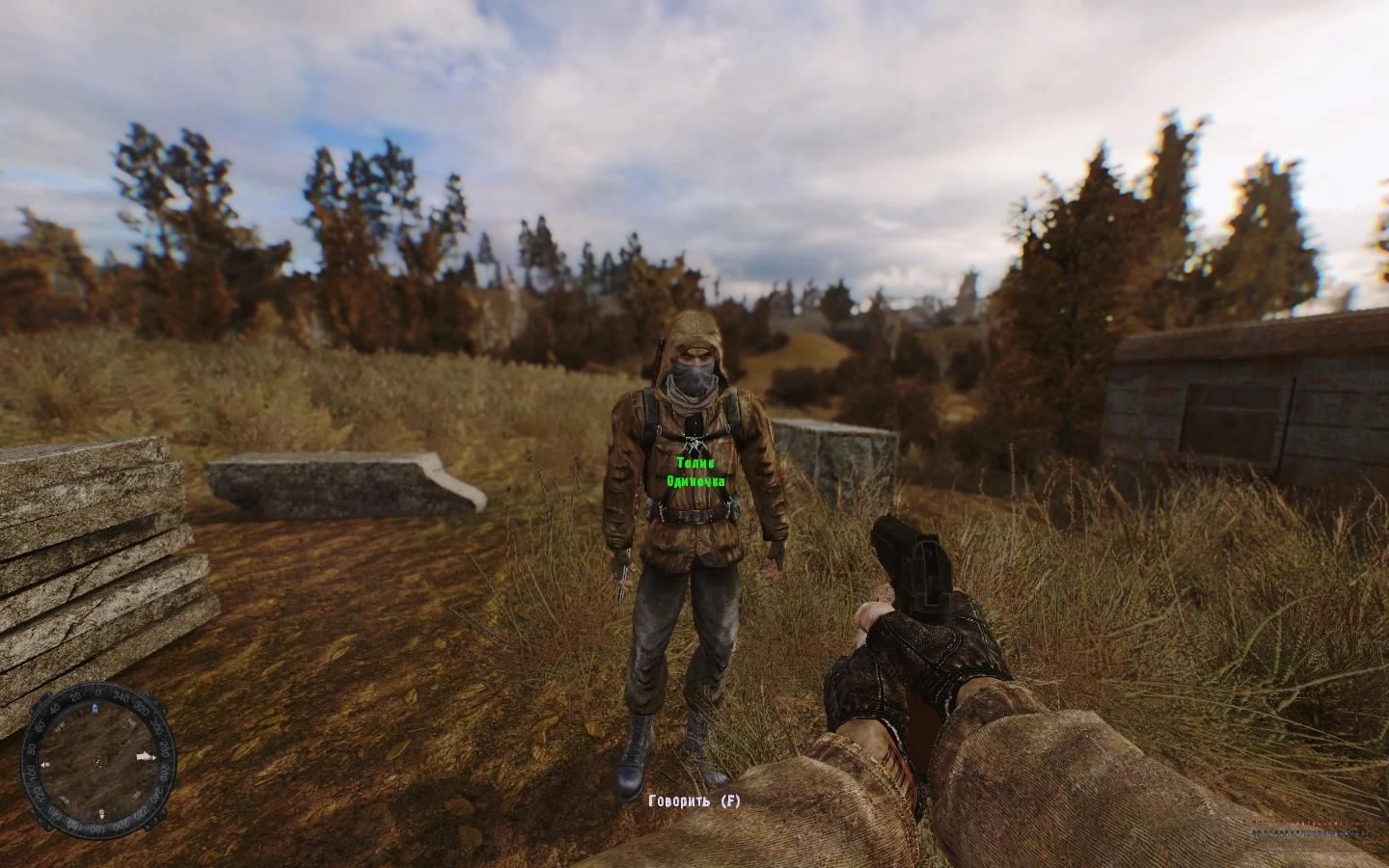Click the Говорить (F) interaction prompt
1389x868 pixels.
[694, 800]
